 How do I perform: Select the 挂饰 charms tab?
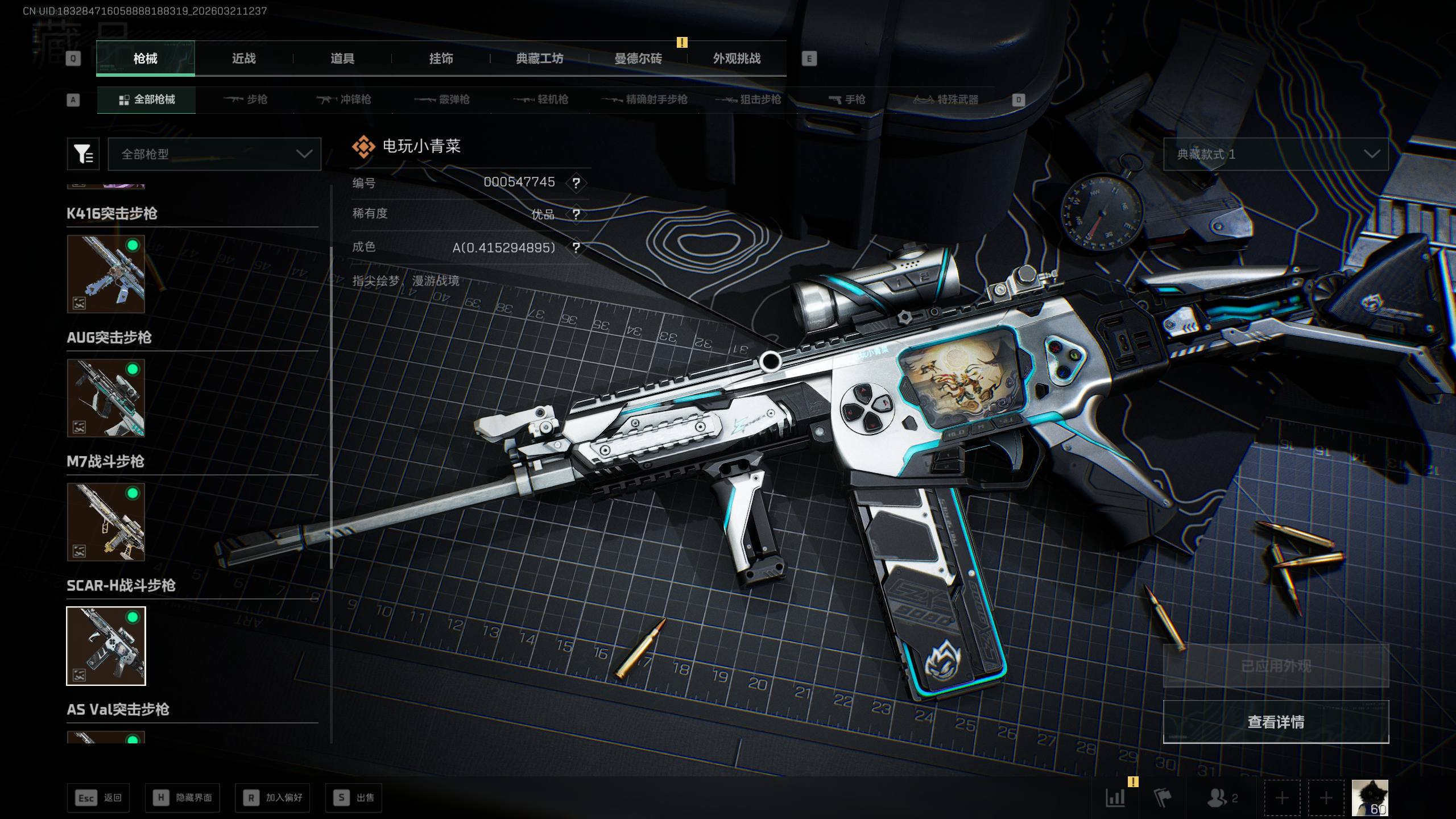point(441,59)
